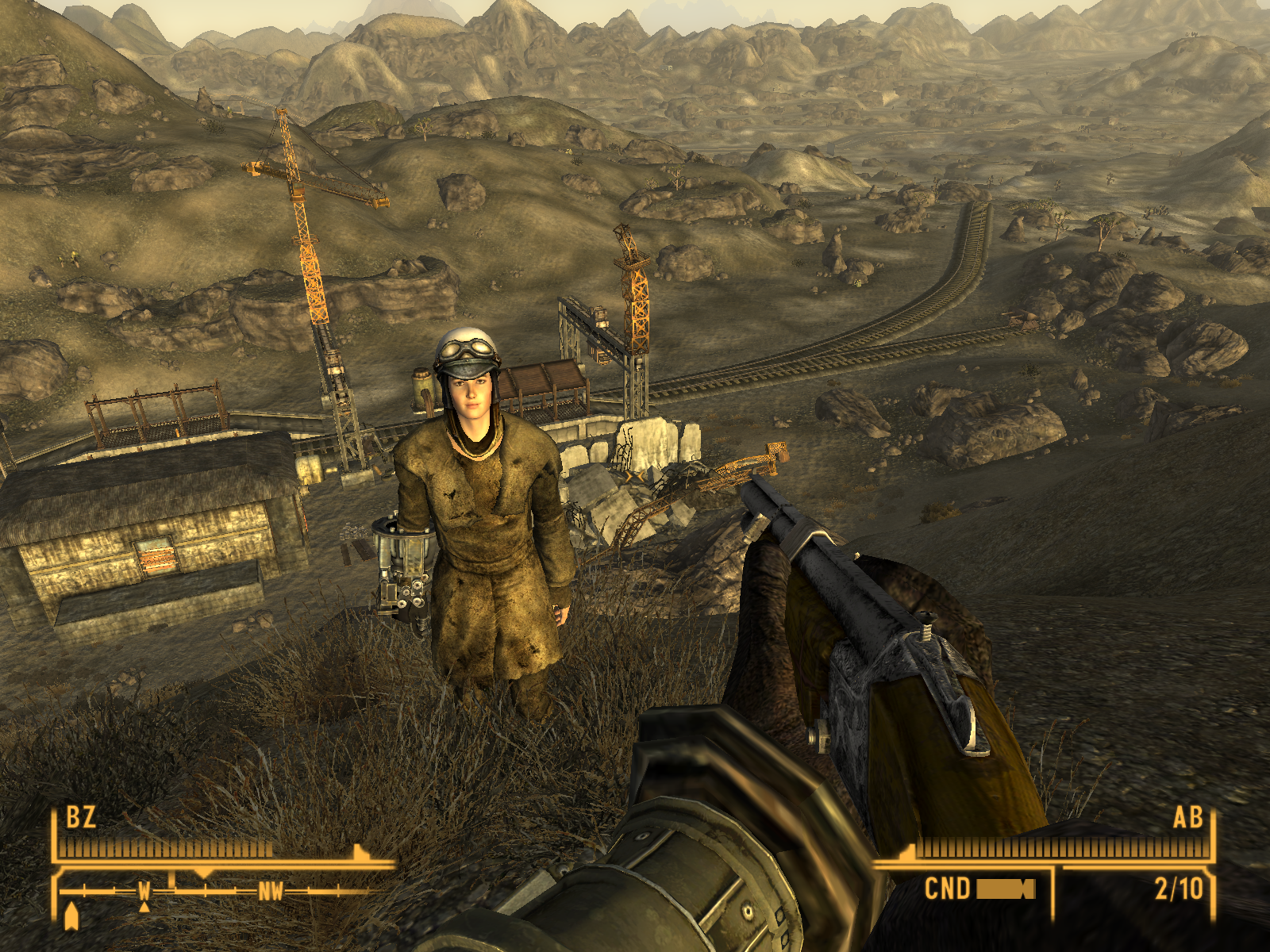Click the compass bar showing W and NW
The height and width of the screenshot is (952, 1270).
(x=214, y=891)
